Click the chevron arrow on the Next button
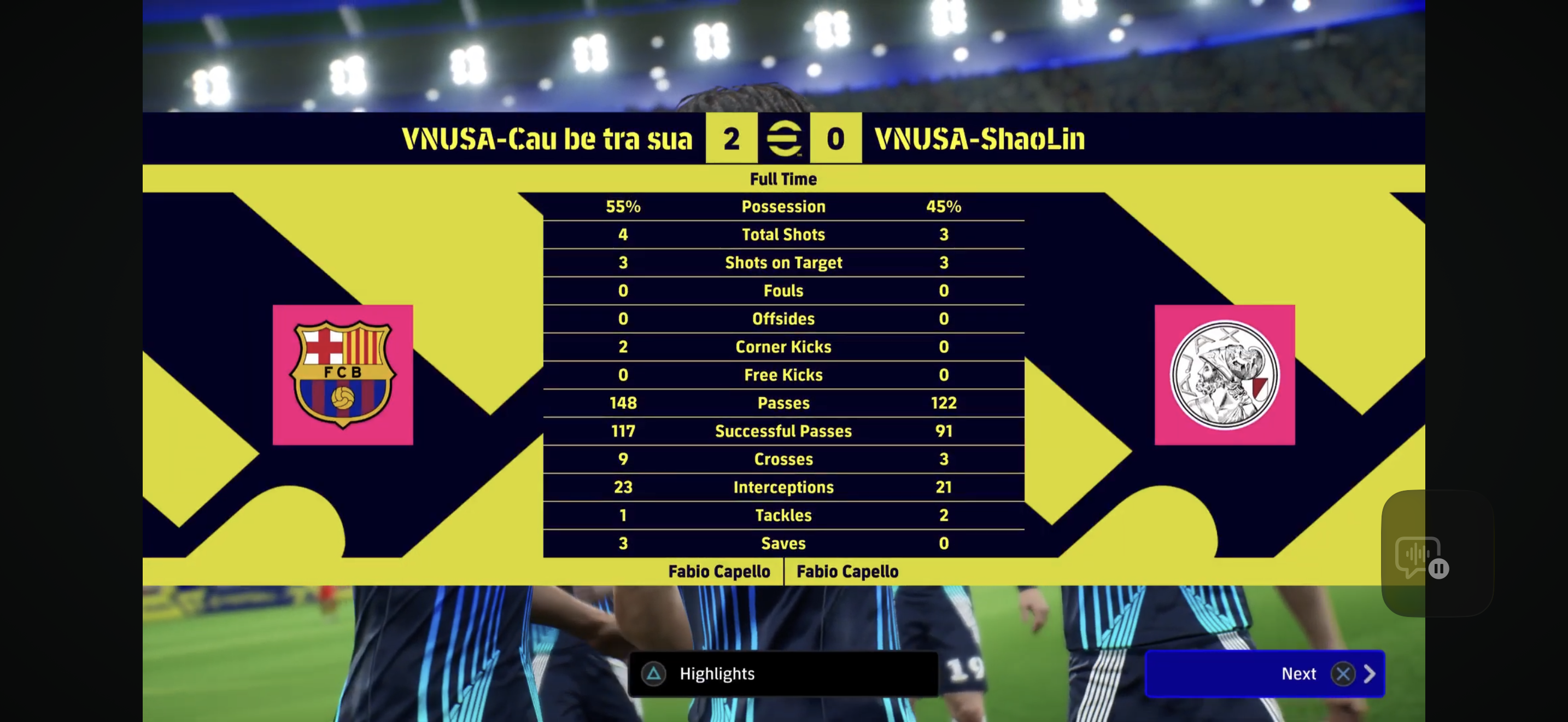Viewport: 1568px width, 722px height. tap(1371, 674)
